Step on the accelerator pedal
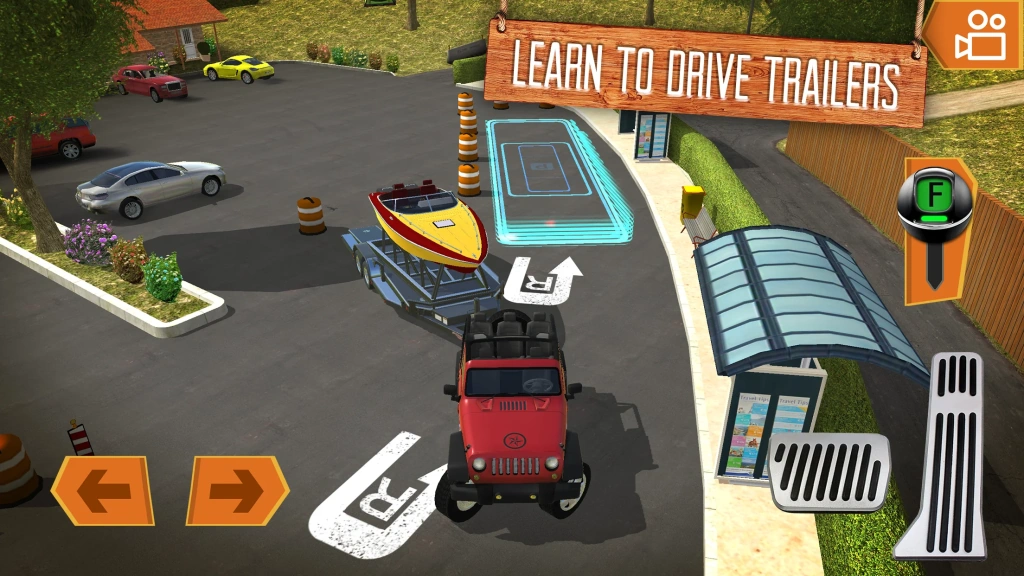This screenshot has height=576, width=1024. [x=944, y=454]
